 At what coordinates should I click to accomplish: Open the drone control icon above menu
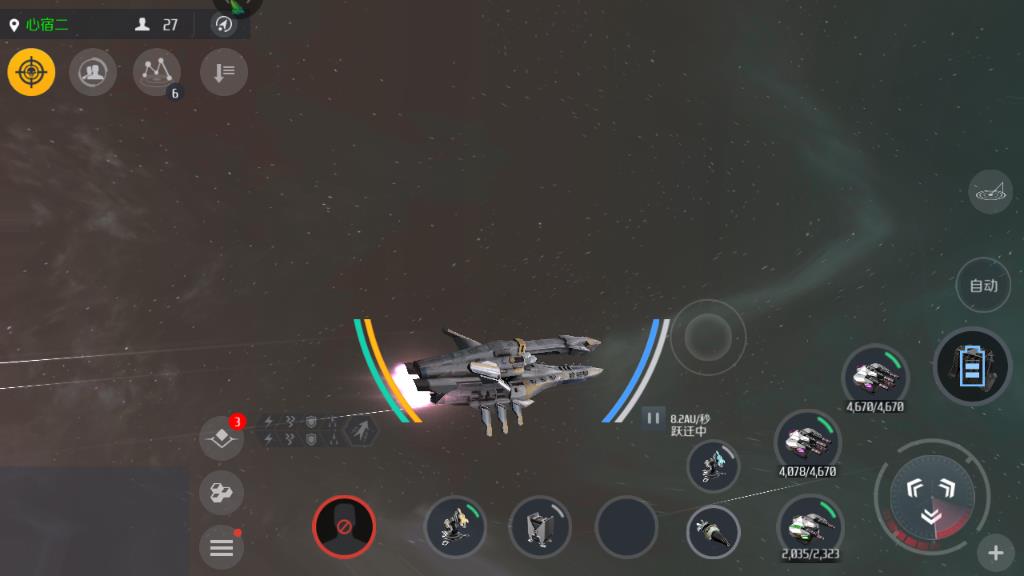click(x=221, y=492)
